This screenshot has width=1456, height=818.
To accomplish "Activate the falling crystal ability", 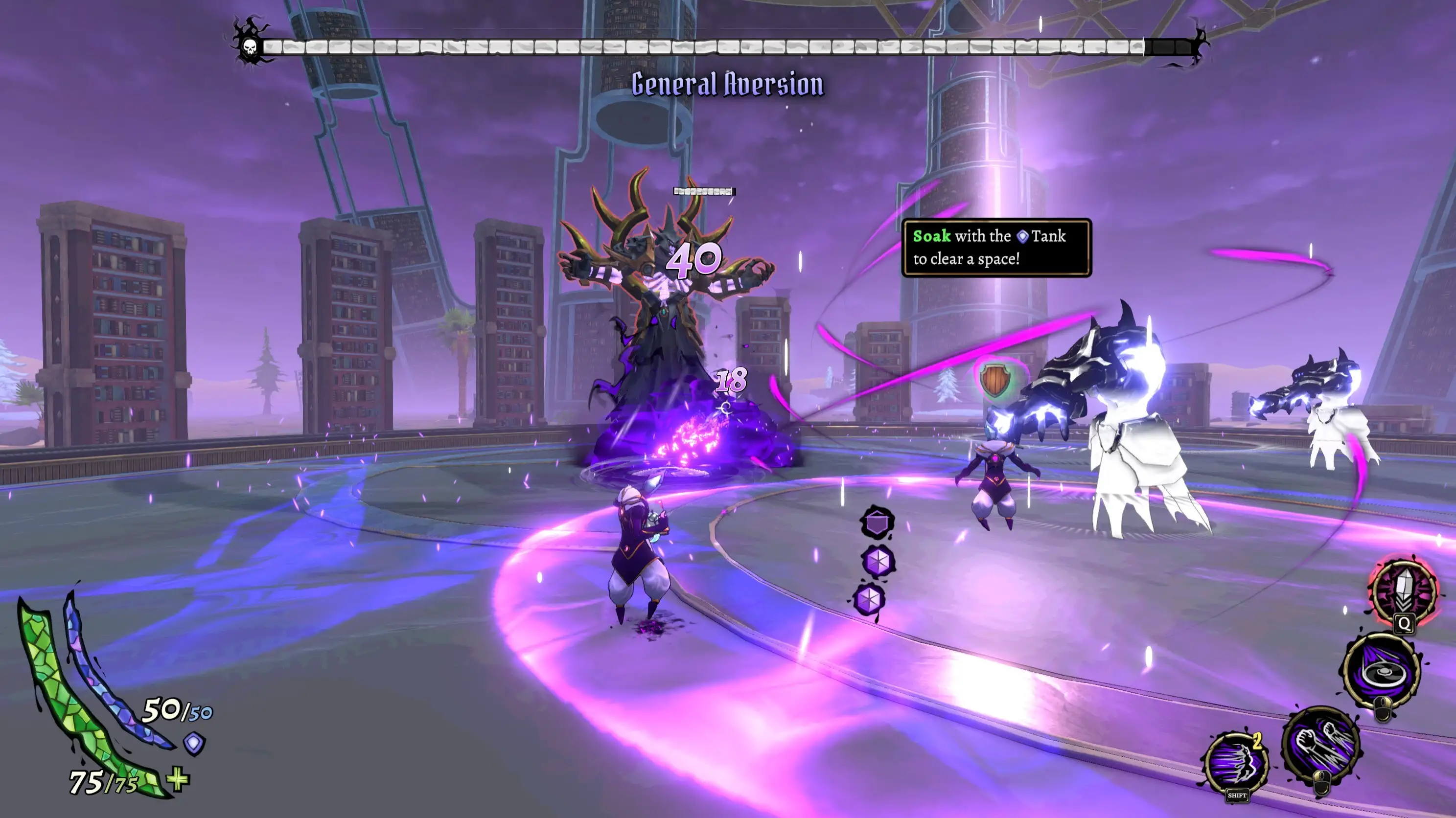I will click(x=1404, y=591).
